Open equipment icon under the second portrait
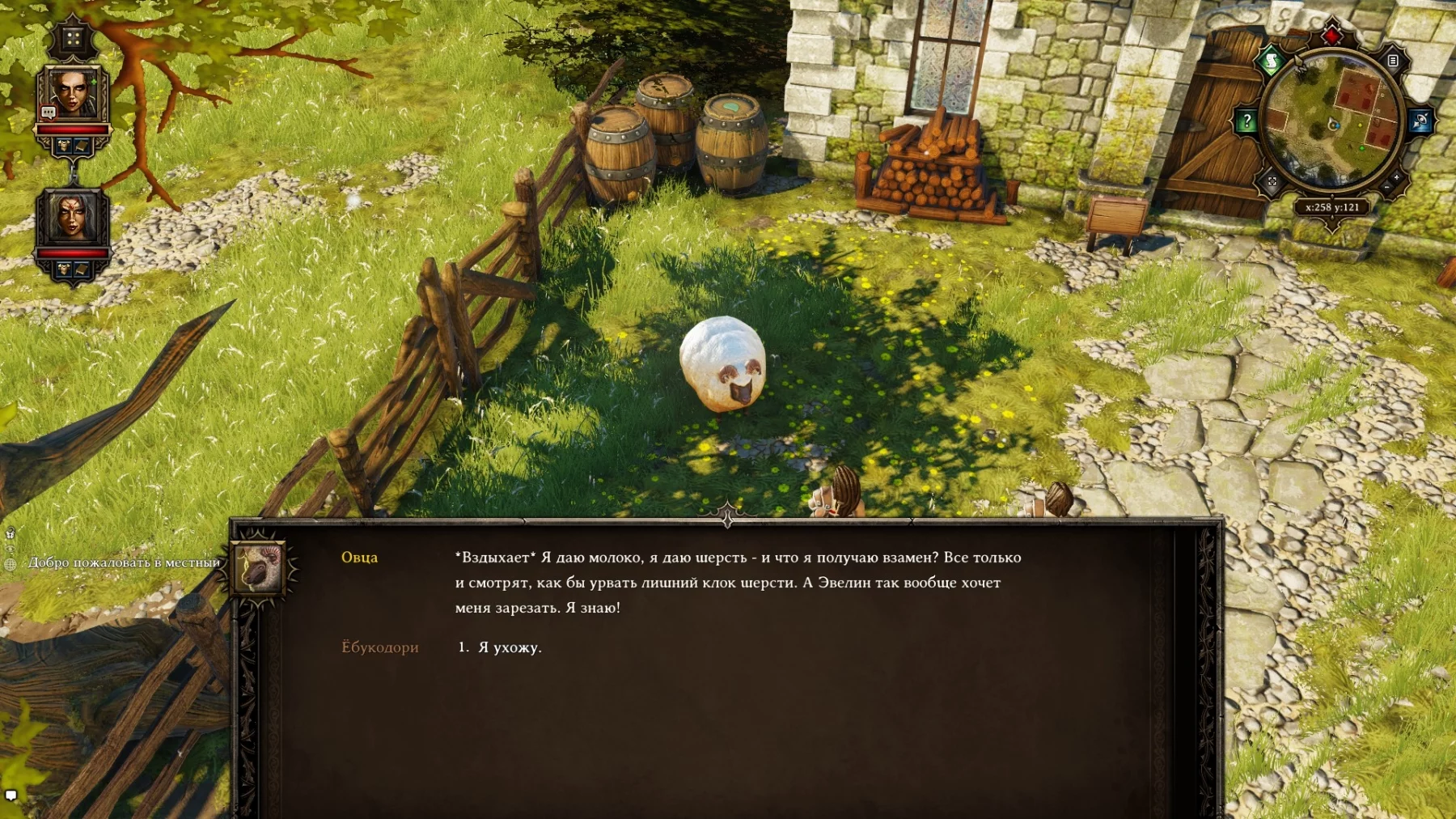The width and height of the screenshot is (1456, 819). 64,269
